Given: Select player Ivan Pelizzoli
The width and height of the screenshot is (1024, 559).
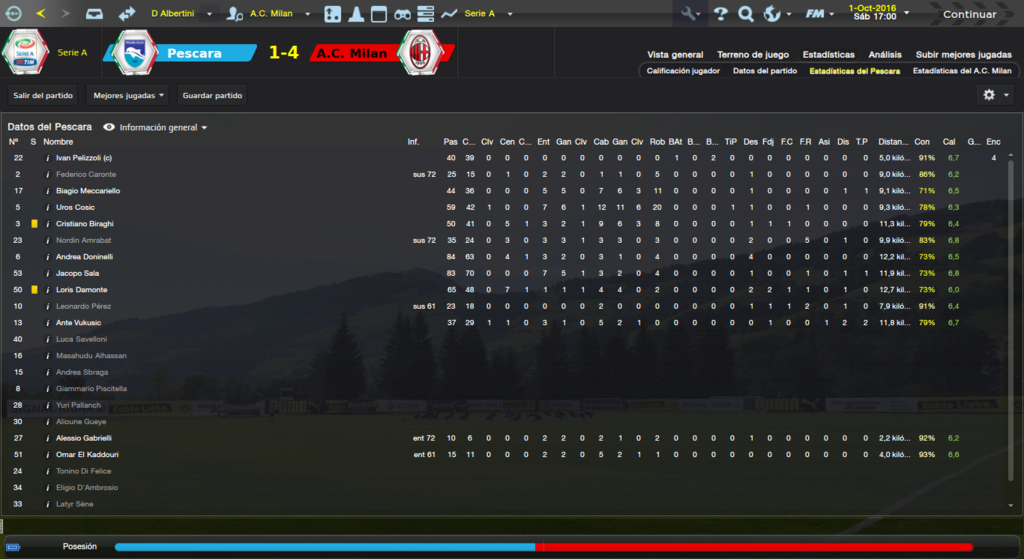Looking at the screenshot, I should [x=84, y=158].
